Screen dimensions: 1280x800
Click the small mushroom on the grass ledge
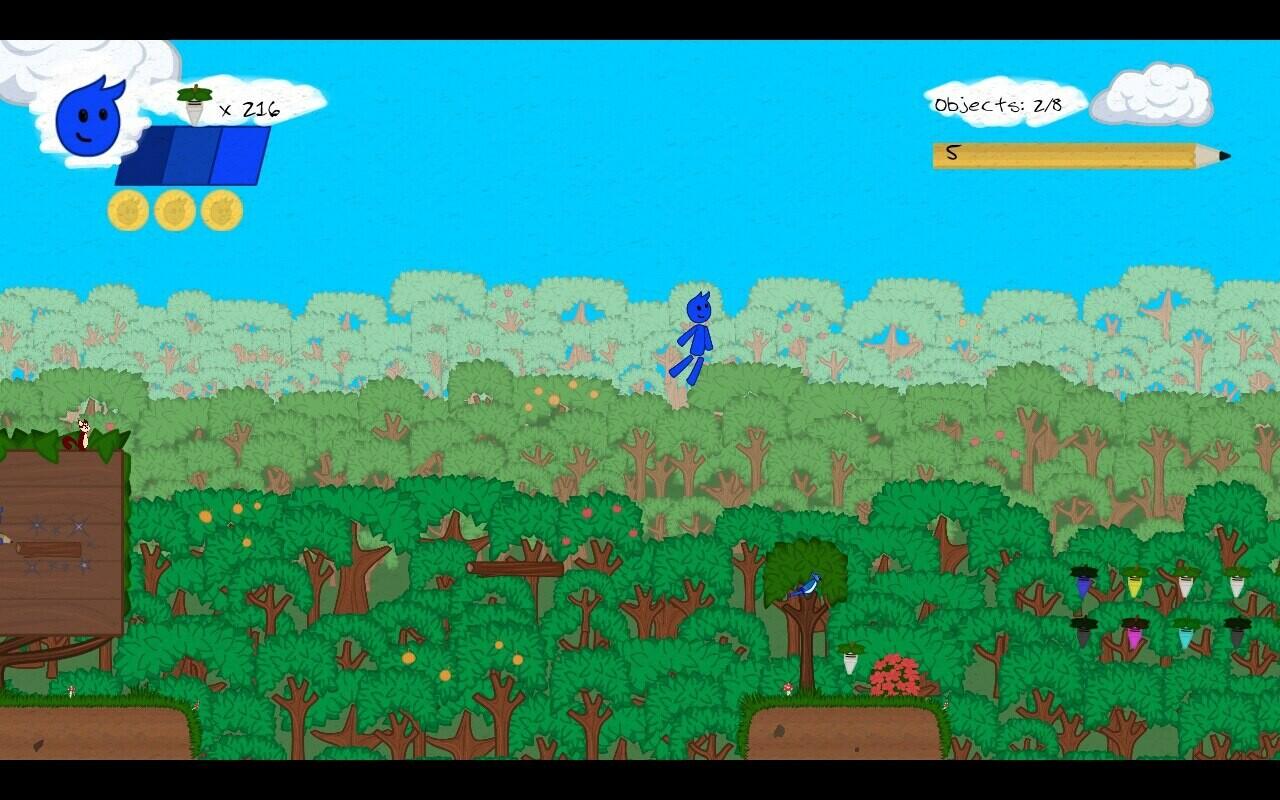tap(789, 686)
